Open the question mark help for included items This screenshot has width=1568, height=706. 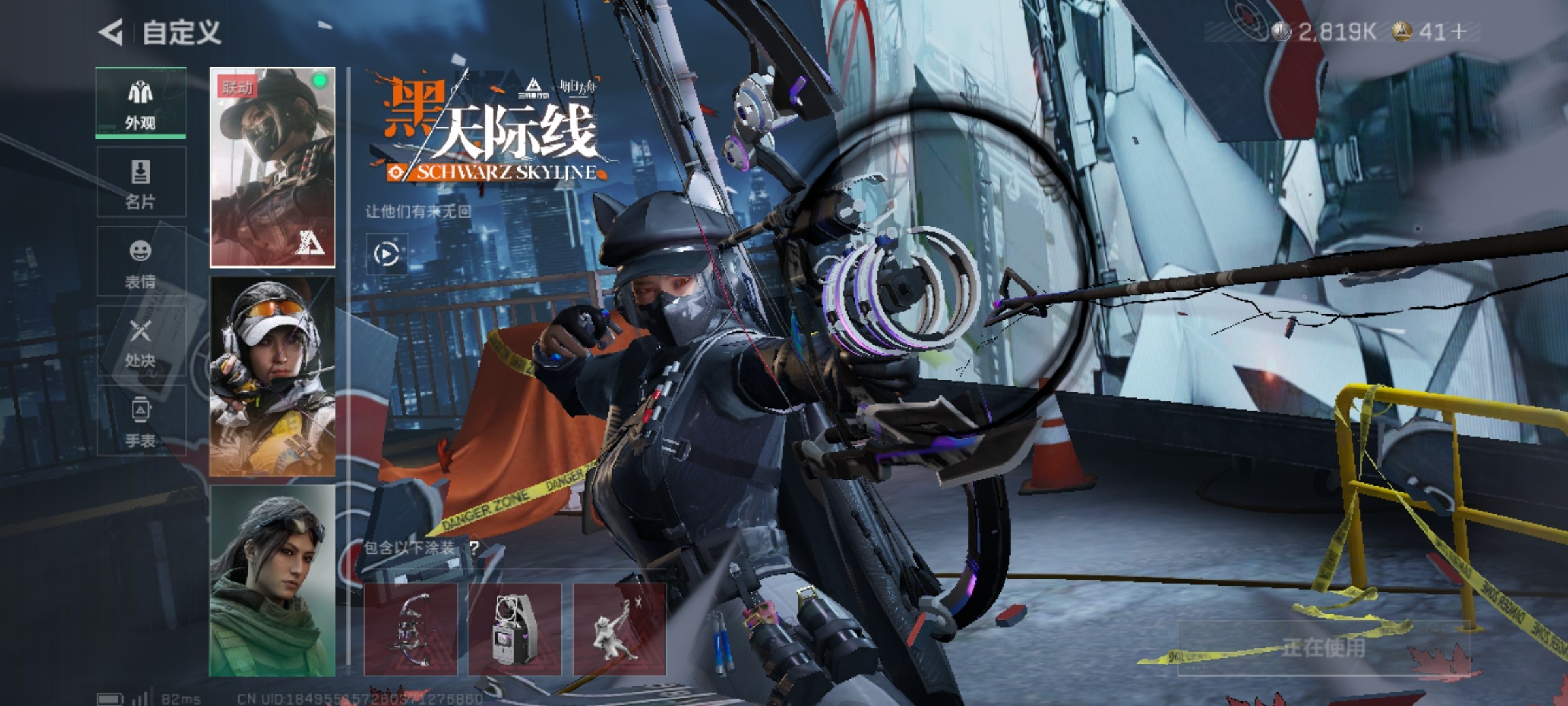[x=474, y=548]
